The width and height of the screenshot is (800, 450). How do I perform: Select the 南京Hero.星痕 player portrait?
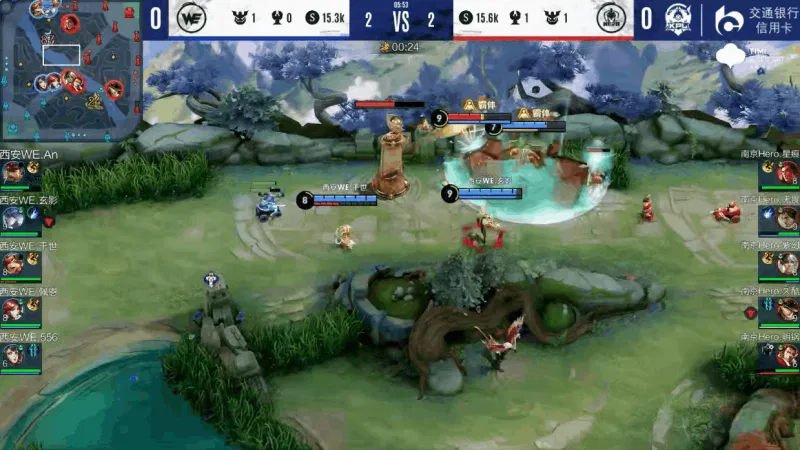[x=785, y=172]
